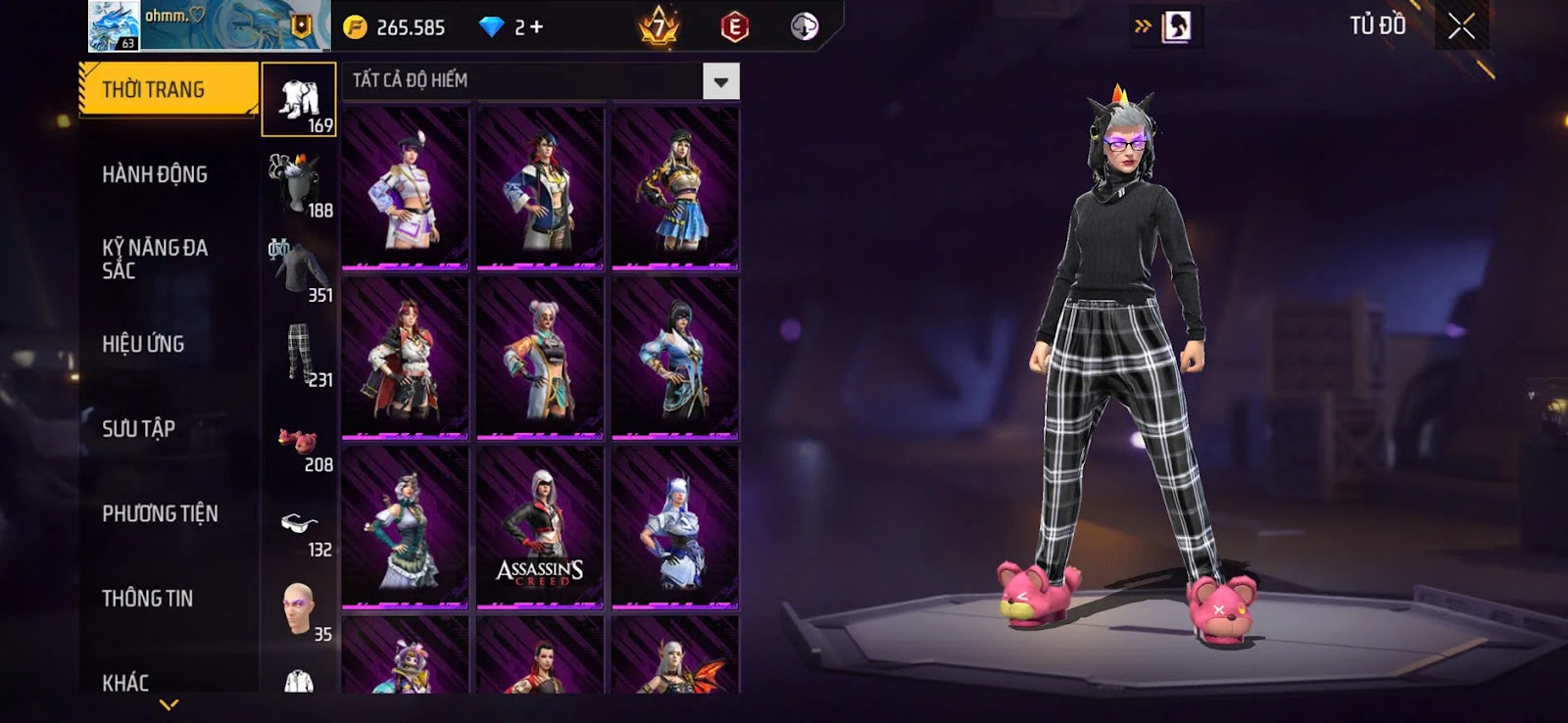Open the Thời Trang wardrobe category
Image resolution: width=1568 pixels, height=723 pixels.
pos(168,90)
